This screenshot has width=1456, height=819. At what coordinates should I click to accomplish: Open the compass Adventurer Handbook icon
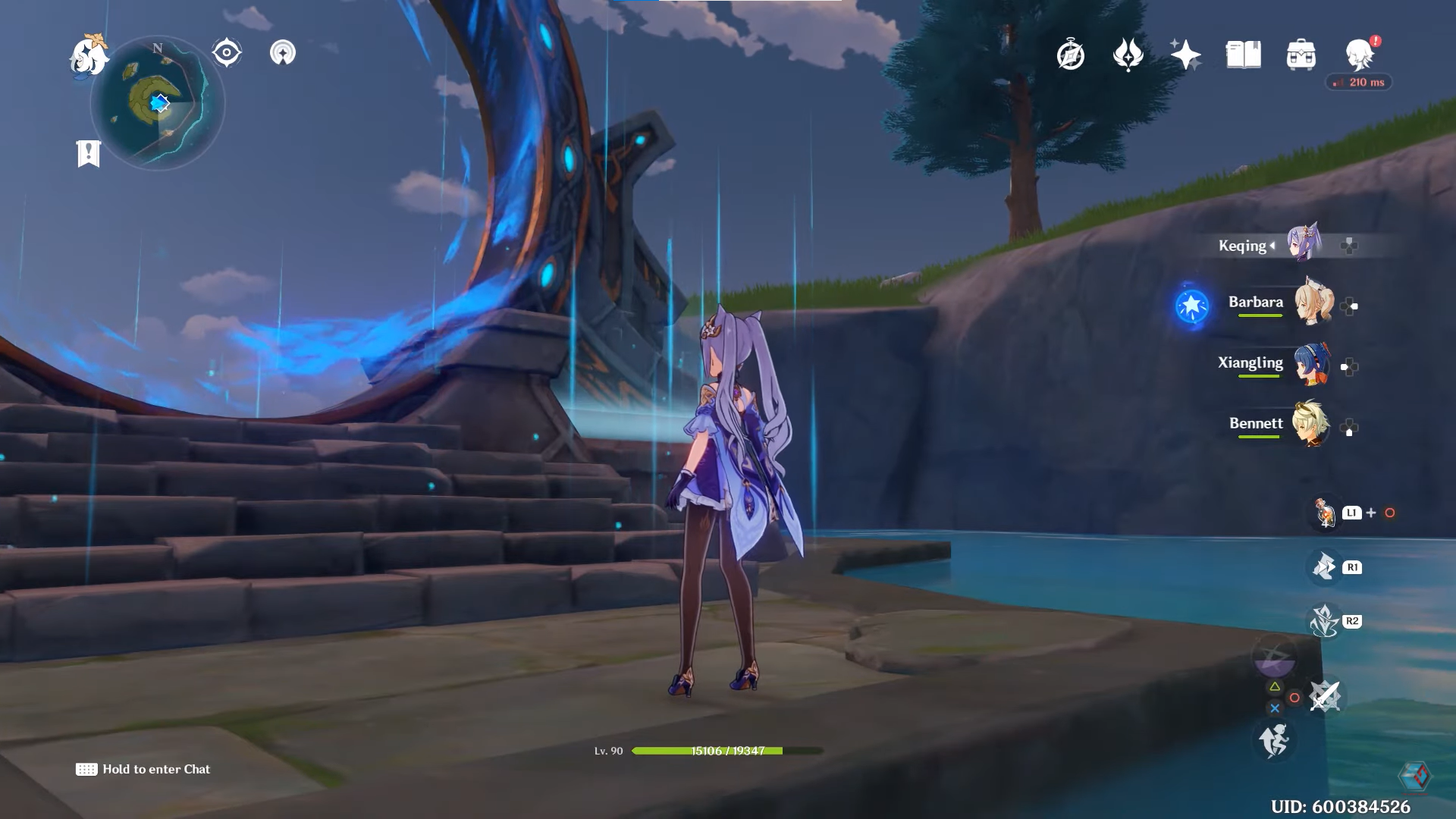click(x=1070, y=55)
